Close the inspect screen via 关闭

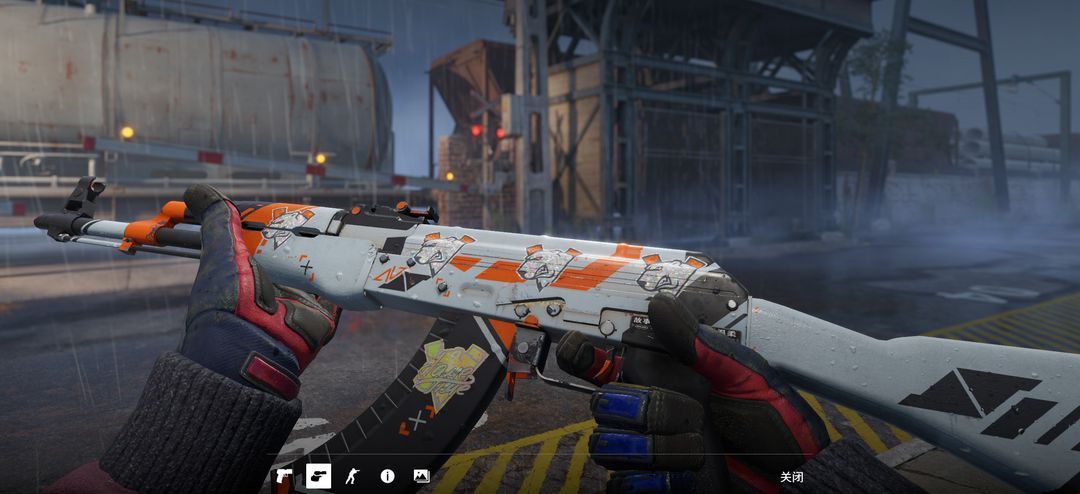[x=791, y=477]
